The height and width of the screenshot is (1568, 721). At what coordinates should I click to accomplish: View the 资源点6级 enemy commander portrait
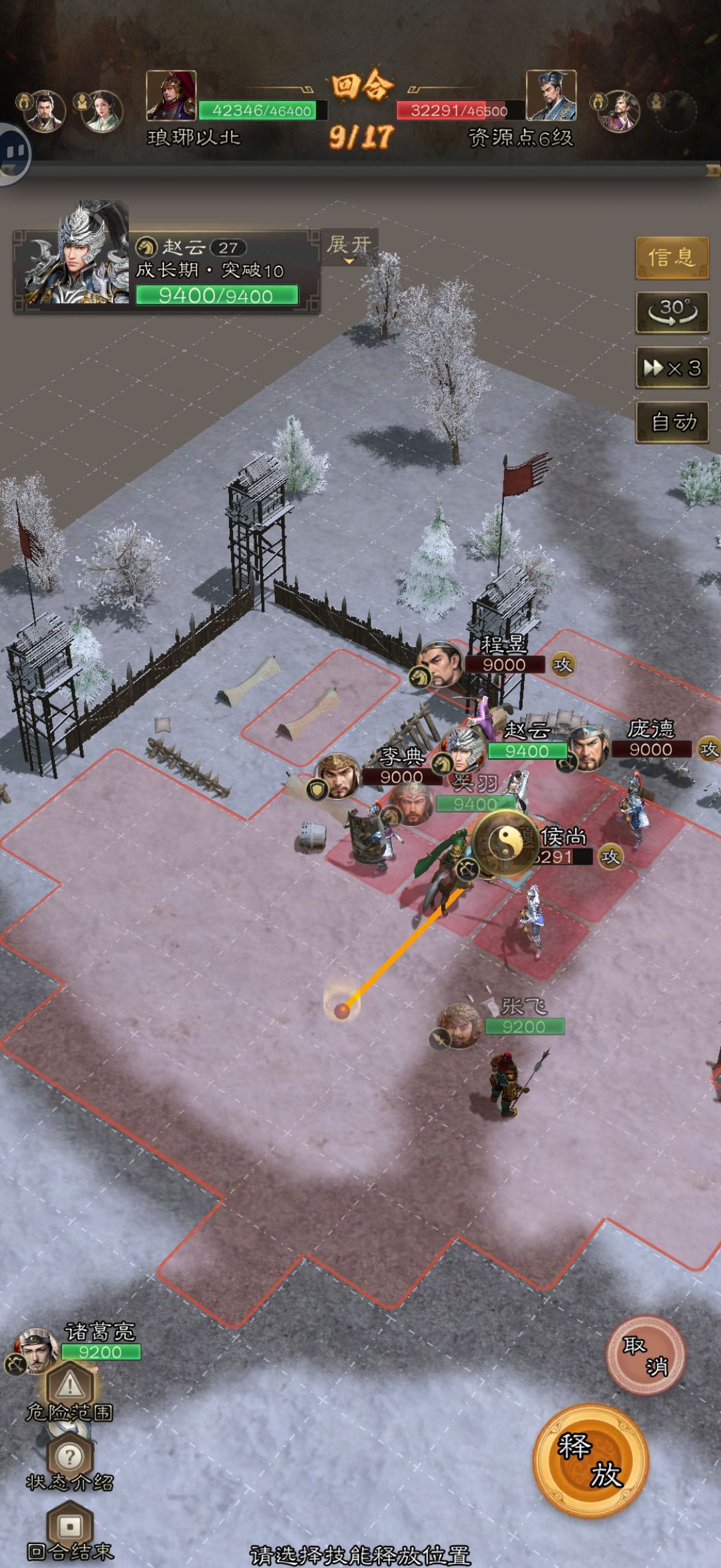click(551, 95)
